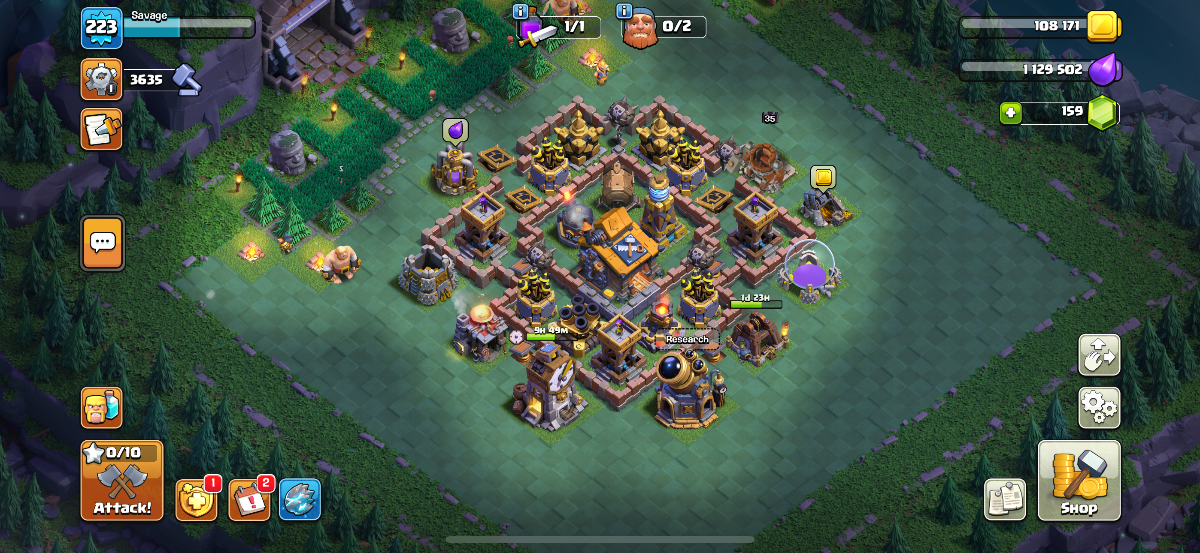Open the scroll and pencil icon
This screenshot has height=553, width=1200.
(101, 128)
